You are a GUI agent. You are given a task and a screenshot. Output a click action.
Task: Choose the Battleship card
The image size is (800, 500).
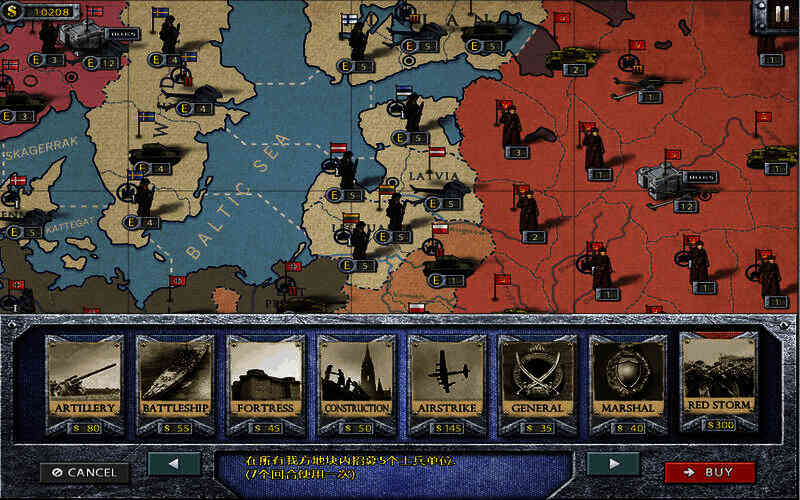point(175,381)
